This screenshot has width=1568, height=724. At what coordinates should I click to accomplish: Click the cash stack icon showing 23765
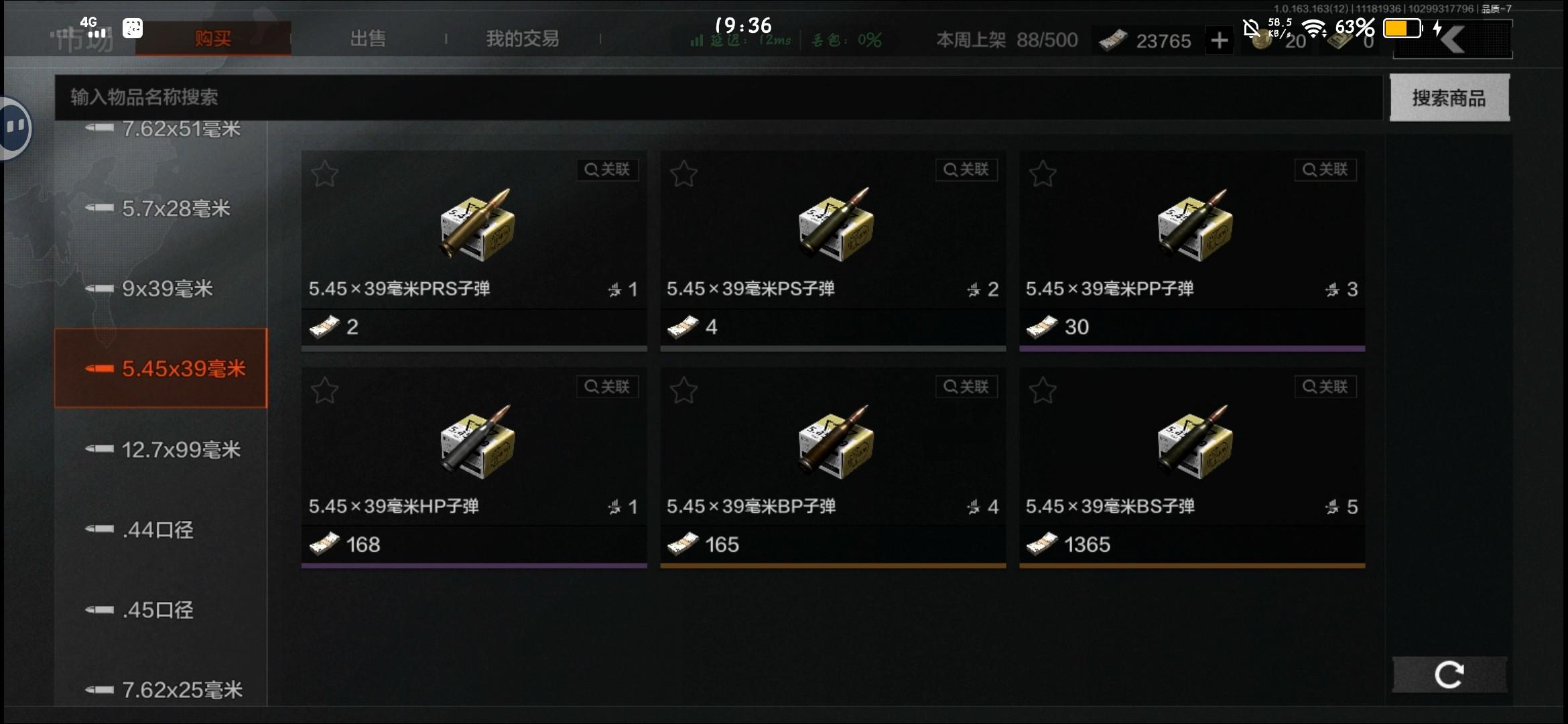pyautogui.click(x=1112, y=40)
